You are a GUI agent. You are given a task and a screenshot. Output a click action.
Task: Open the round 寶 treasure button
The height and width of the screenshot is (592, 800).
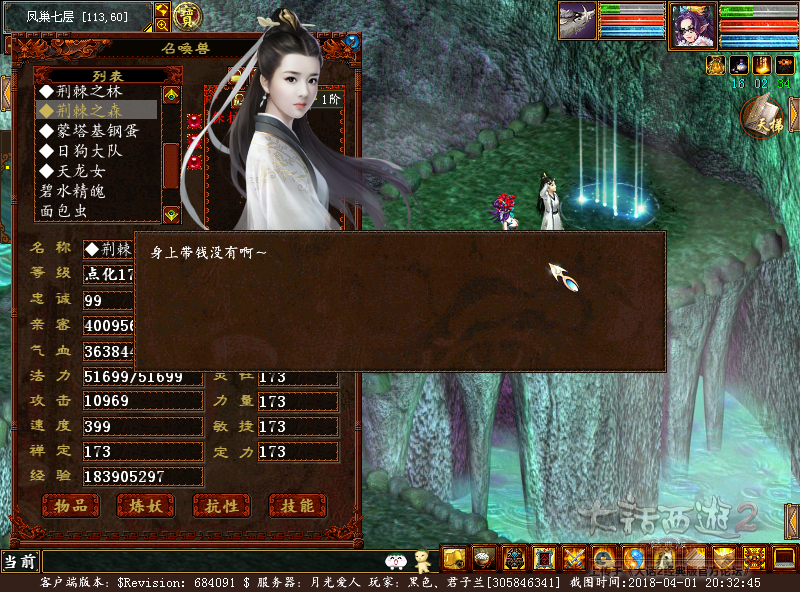[x=186, y=15]
